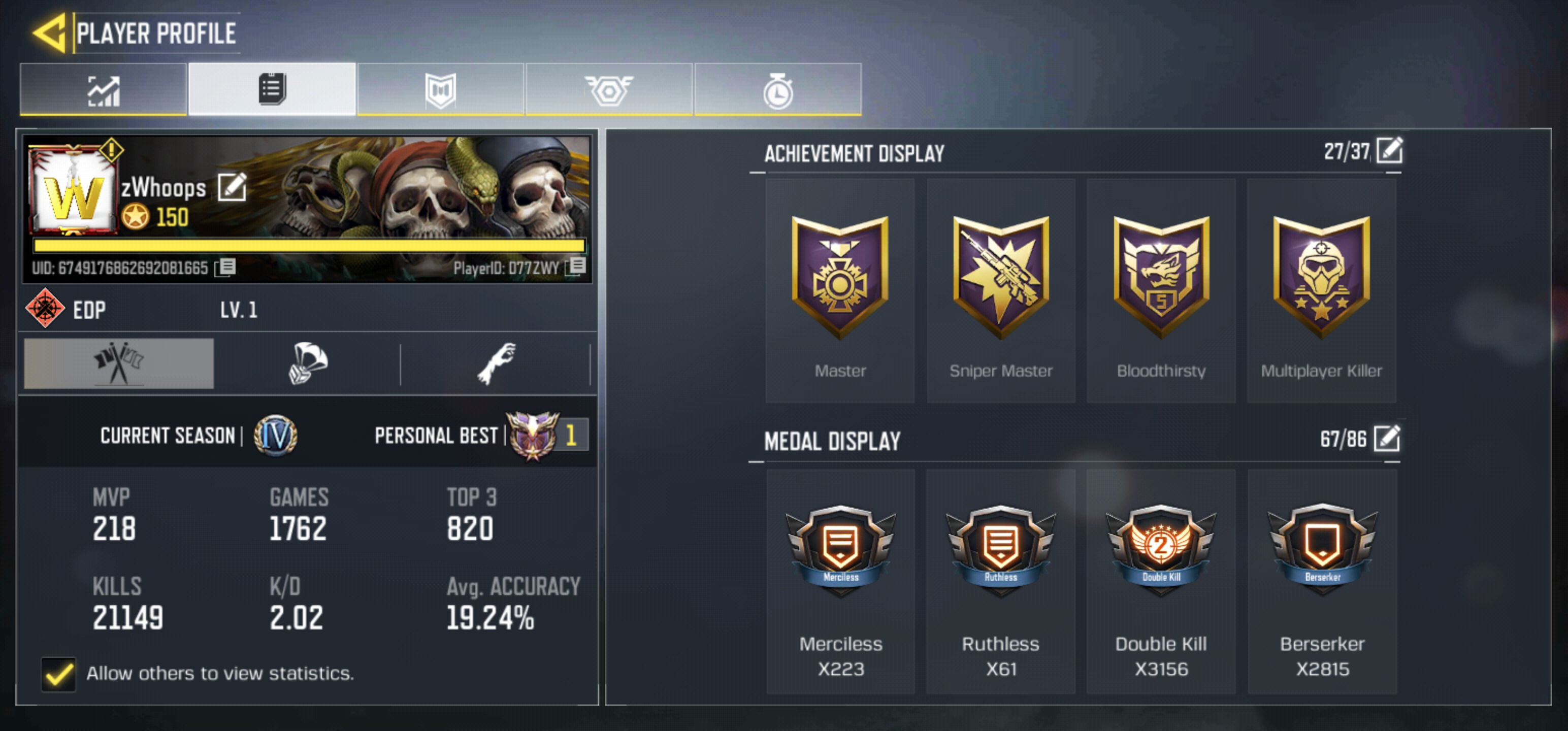Edit the achievement display

coord(1389,150)
